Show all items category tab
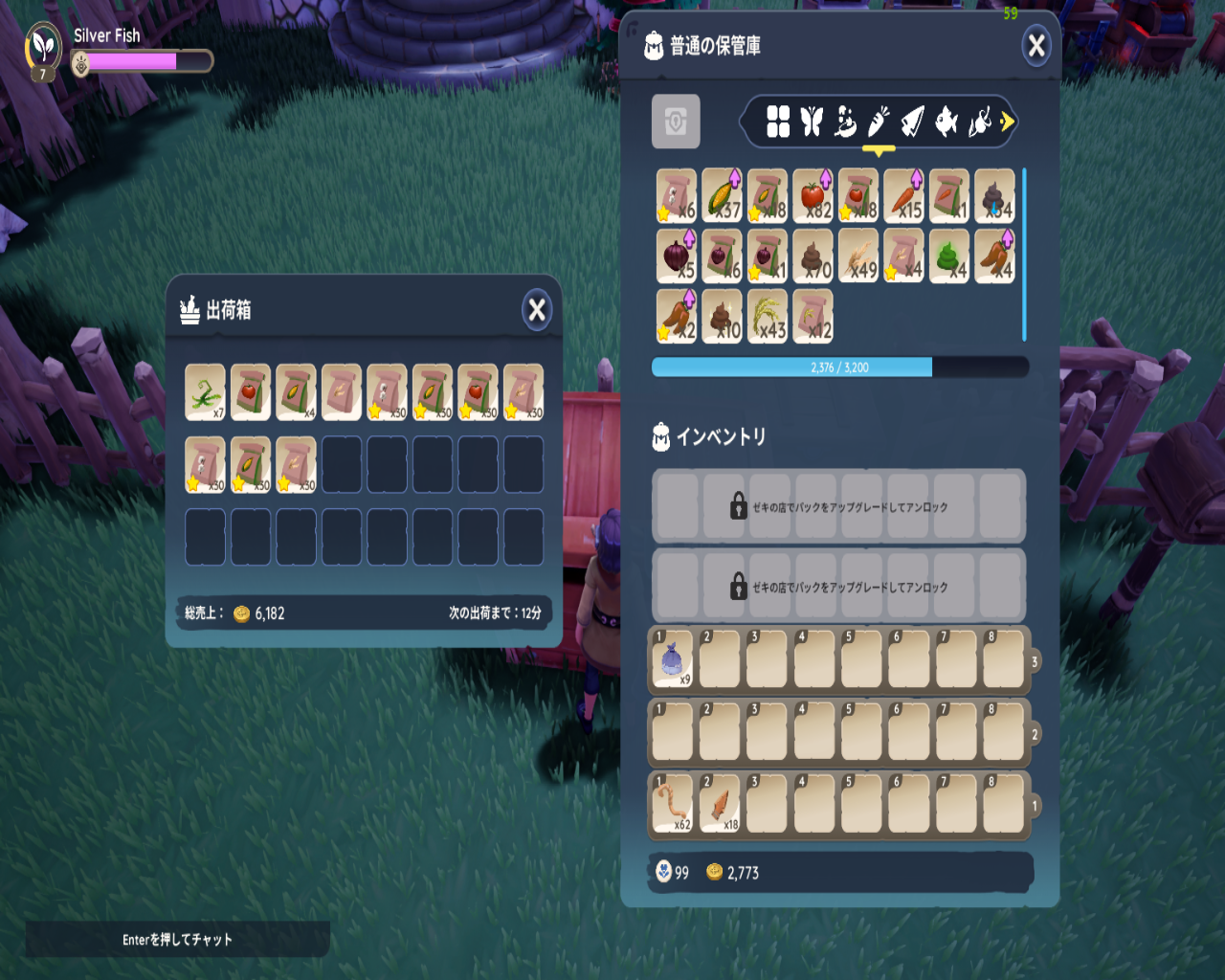The height and width of the screenshot is (980, 1225). click(x=778, y=122)
